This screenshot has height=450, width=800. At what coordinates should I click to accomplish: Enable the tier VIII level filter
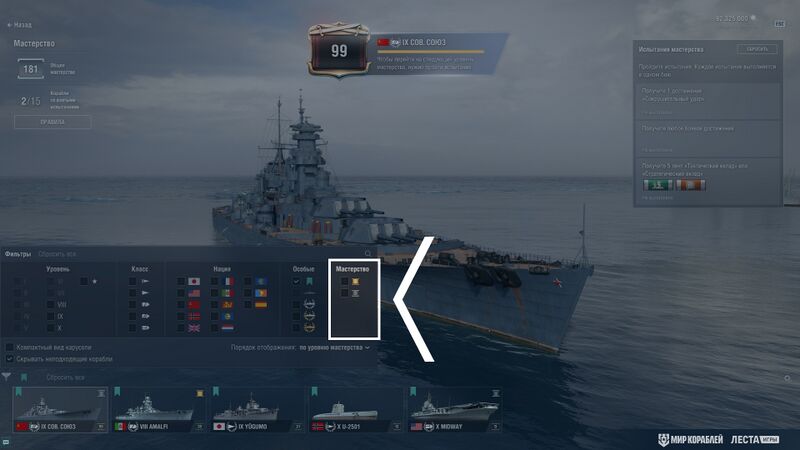[51, 304]
